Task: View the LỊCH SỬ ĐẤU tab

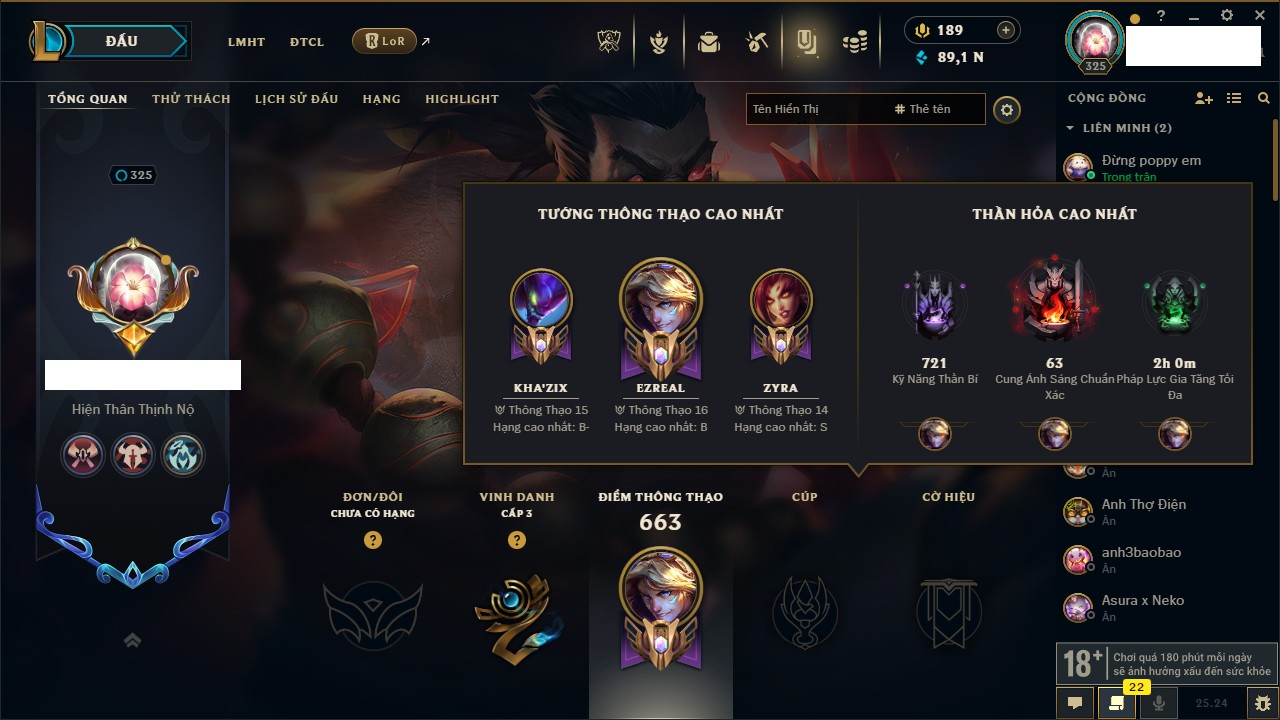Action: (x=296, y=99)
